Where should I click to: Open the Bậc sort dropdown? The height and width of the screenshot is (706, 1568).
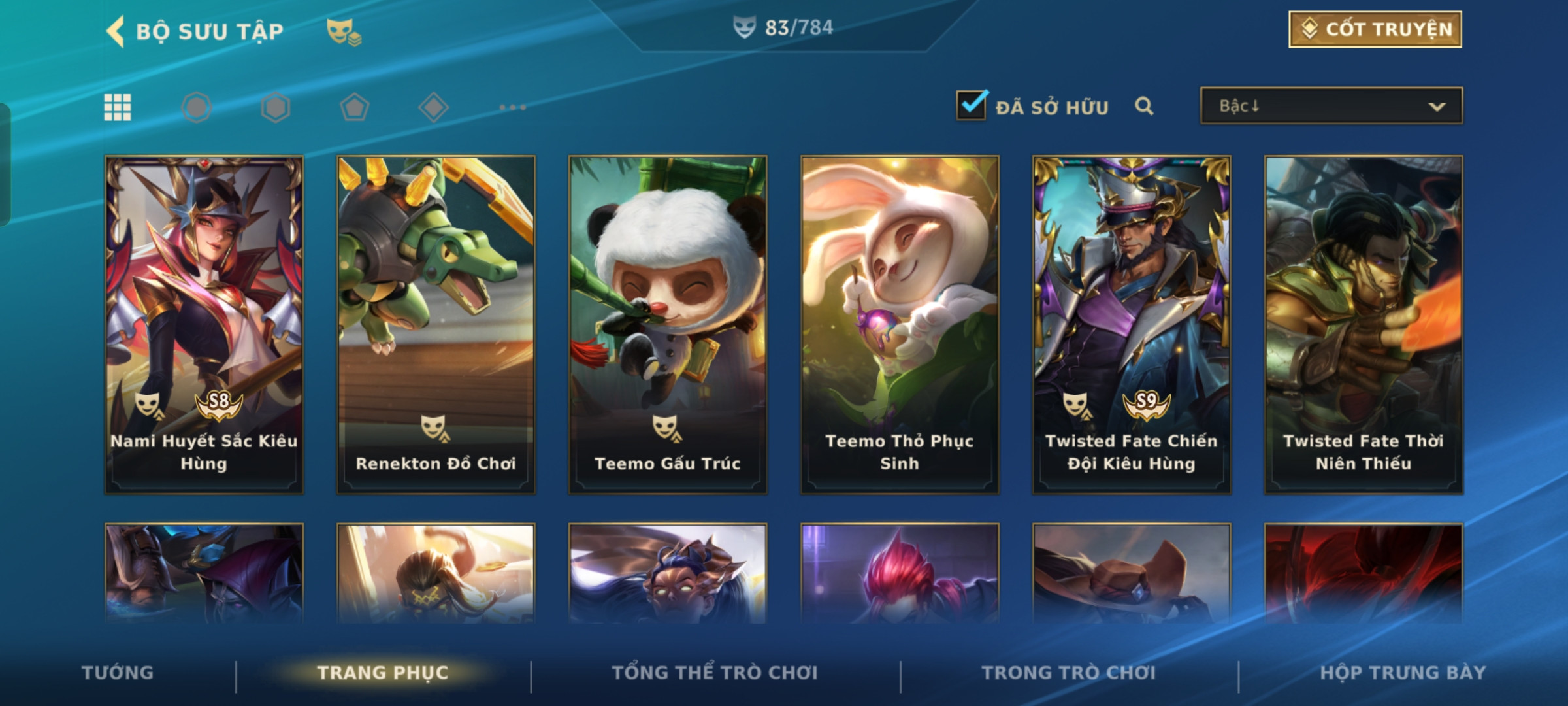[1331, 106]
